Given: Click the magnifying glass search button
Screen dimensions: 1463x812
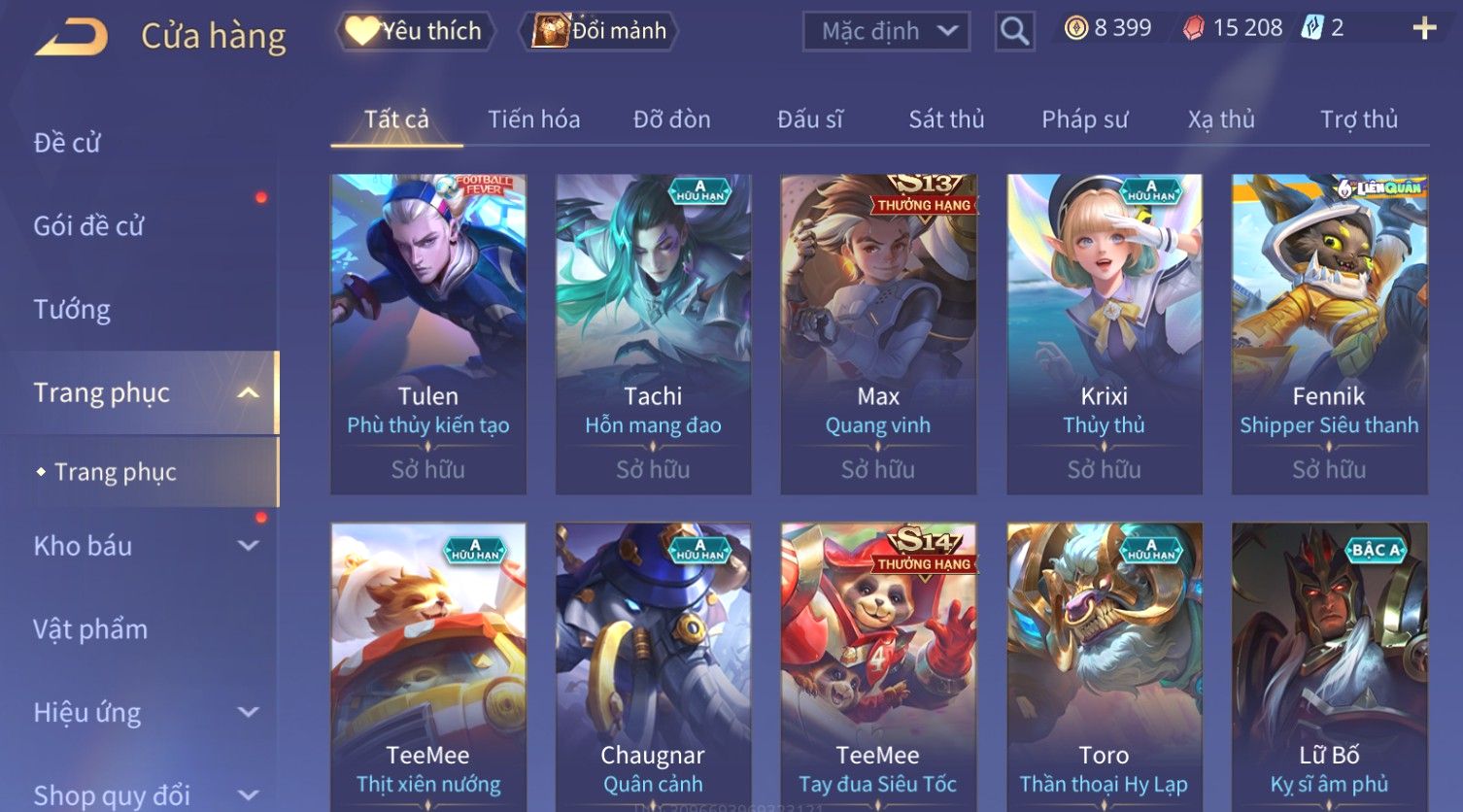Looking at the screenshot, I should coord(1014,31).
